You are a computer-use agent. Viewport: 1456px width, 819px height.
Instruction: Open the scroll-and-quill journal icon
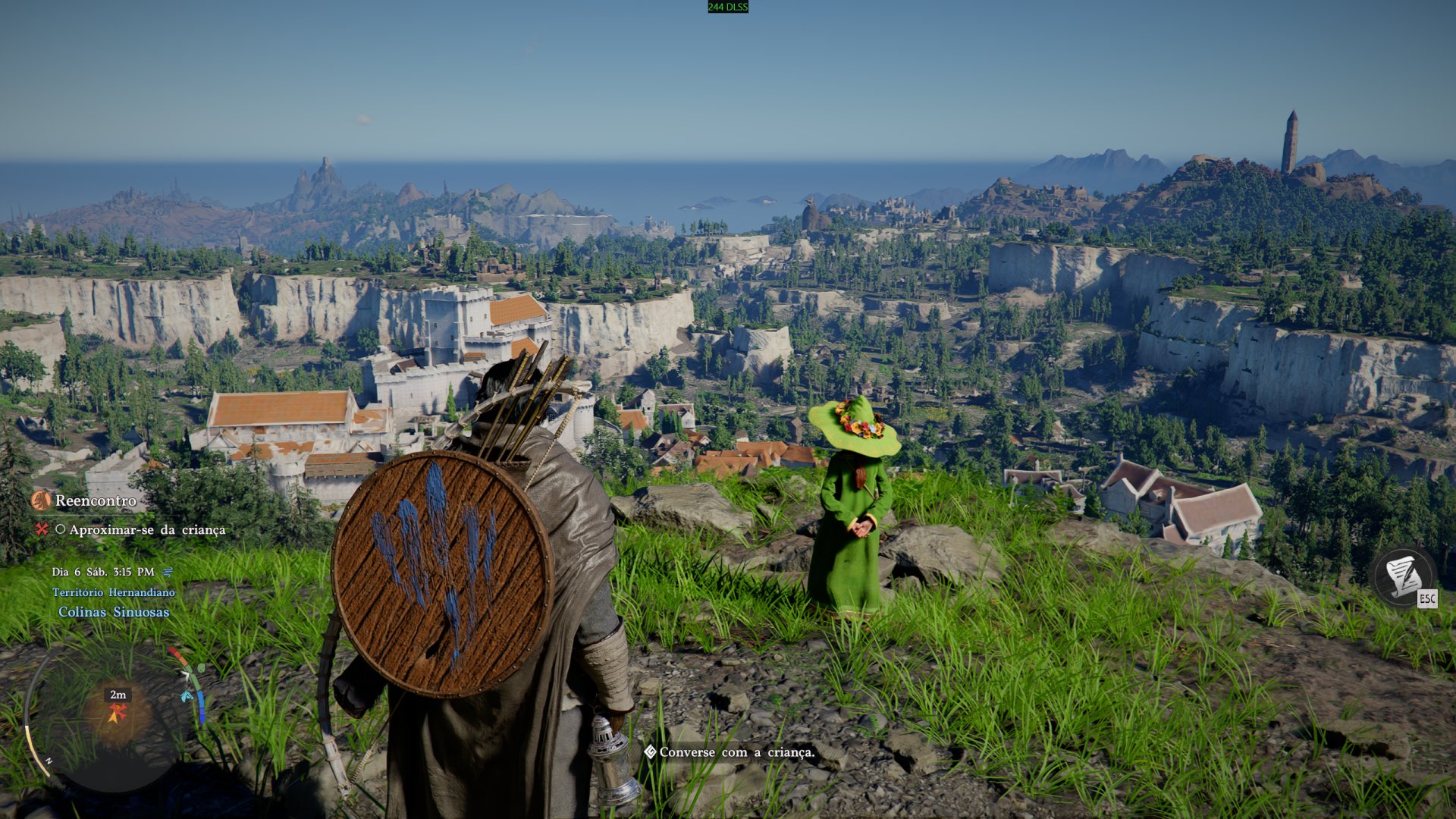[1403, 576]
